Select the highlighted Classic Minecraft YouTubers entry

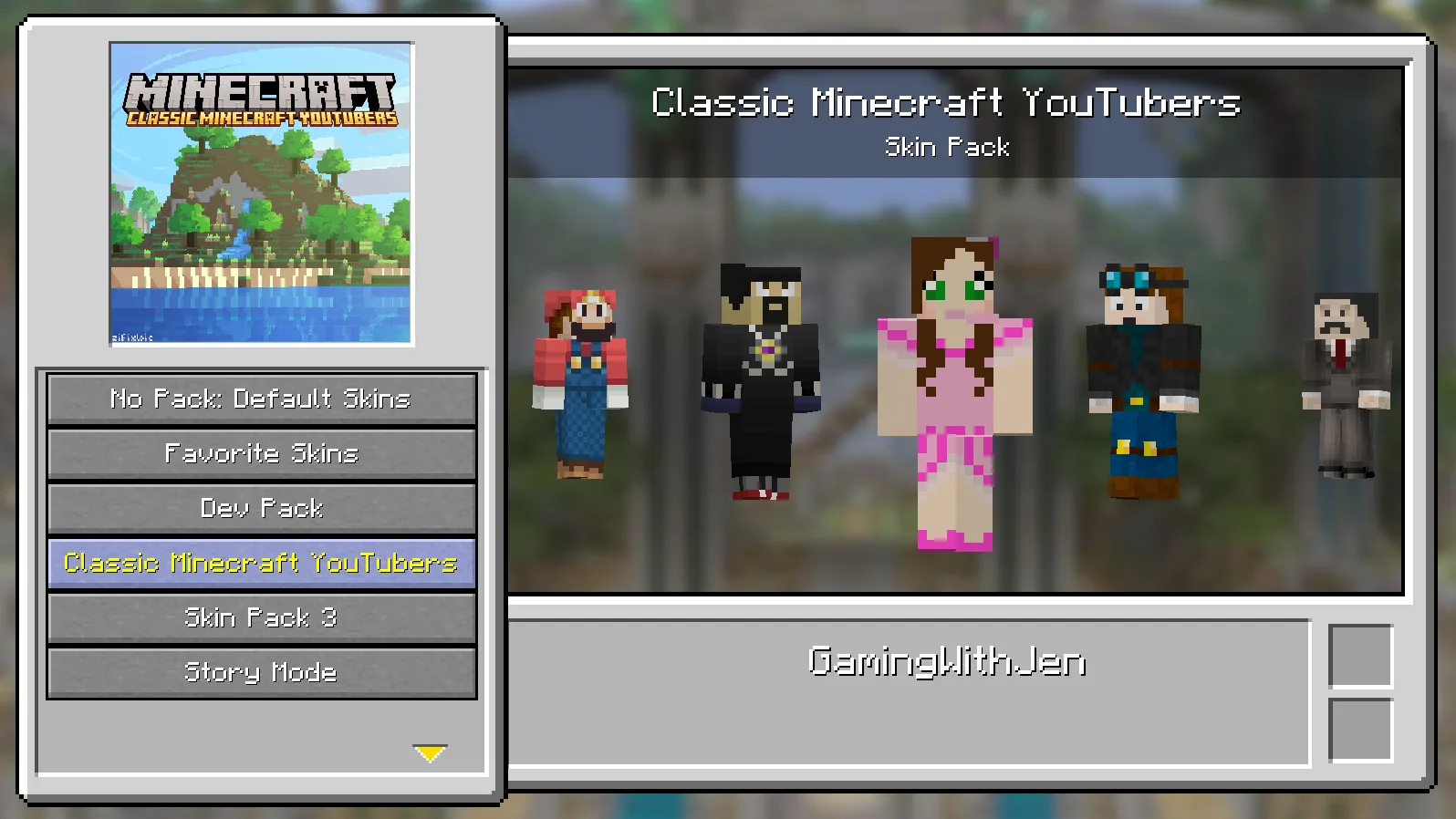(x=260, y=563)
